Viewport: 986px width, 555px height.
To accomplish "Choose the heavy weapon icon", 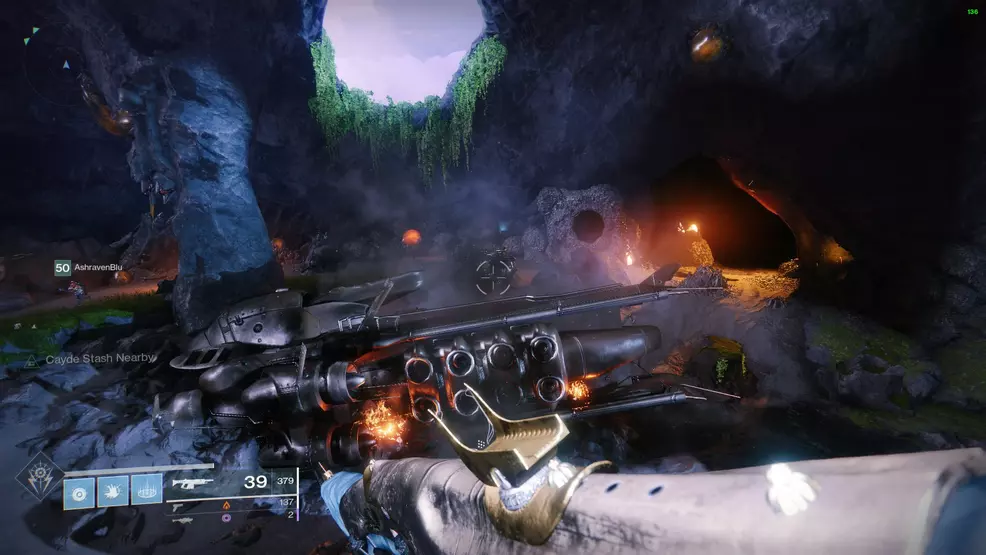I will (182, 520).
